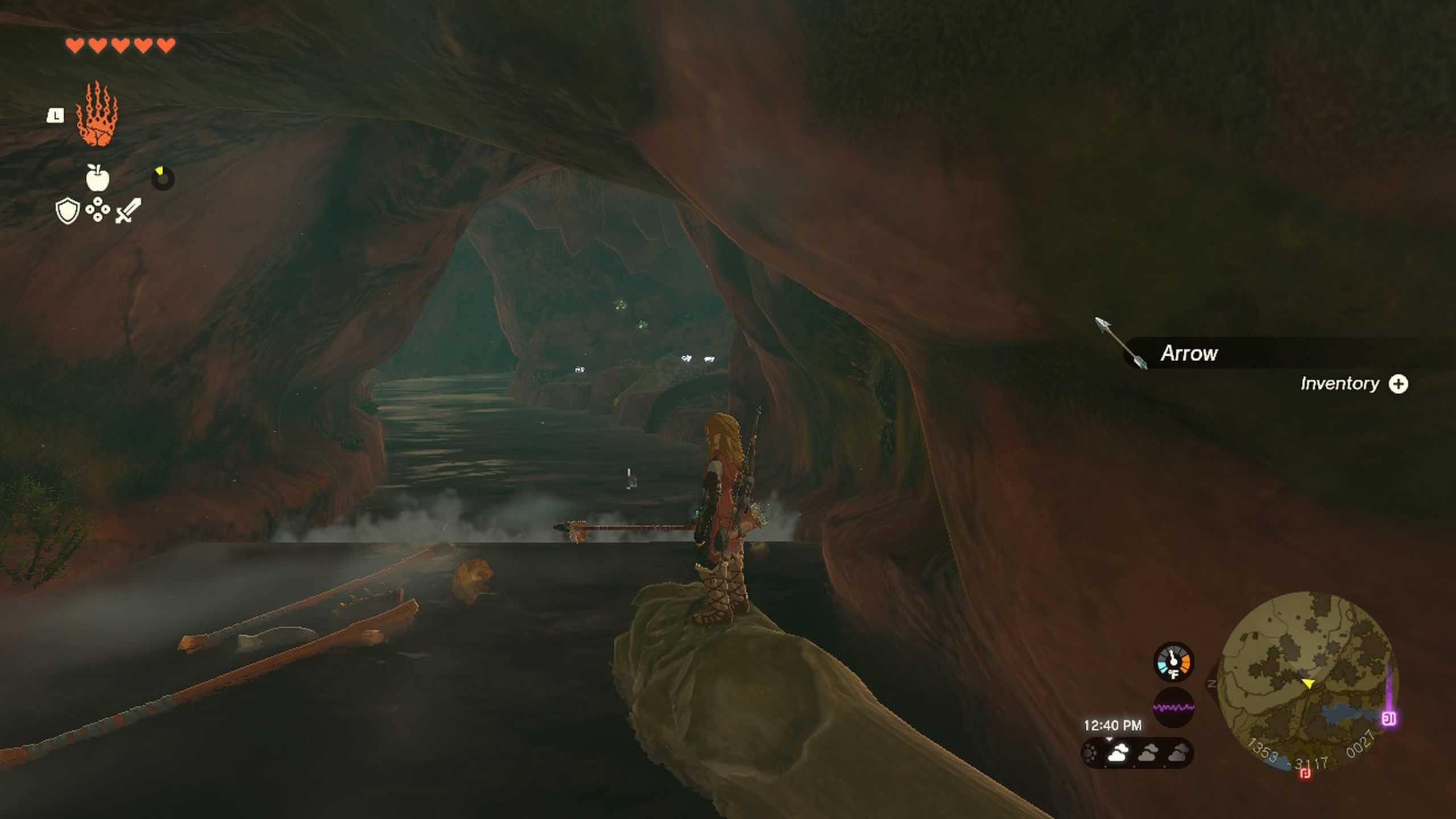Click the L button prompt label
The height and width of the screenshot is (819, 1456).
(x=56, y=115)
